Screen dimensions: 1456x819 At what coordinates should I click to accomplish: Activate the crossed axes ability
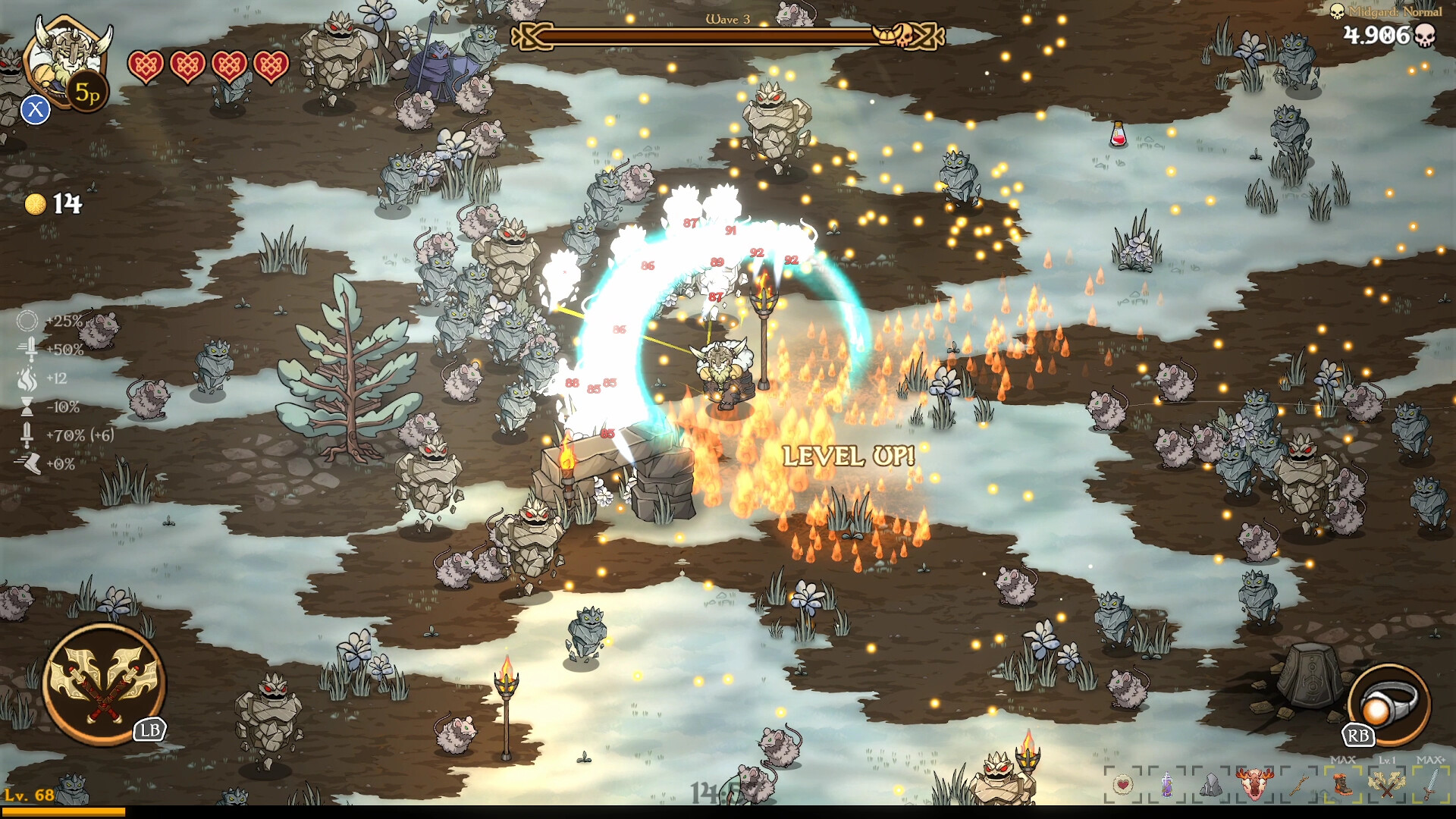[104, 685]
